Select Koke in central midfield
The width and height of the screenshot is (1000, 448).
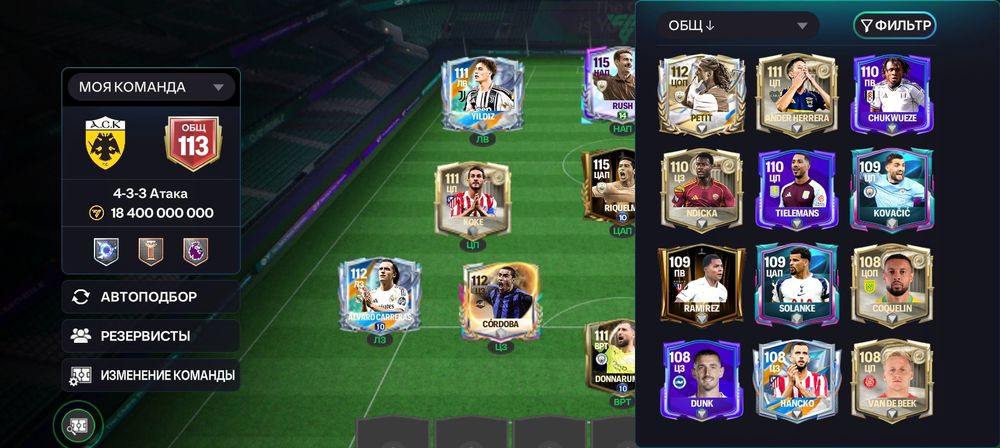pyautogui.click(x=473, y=203)
